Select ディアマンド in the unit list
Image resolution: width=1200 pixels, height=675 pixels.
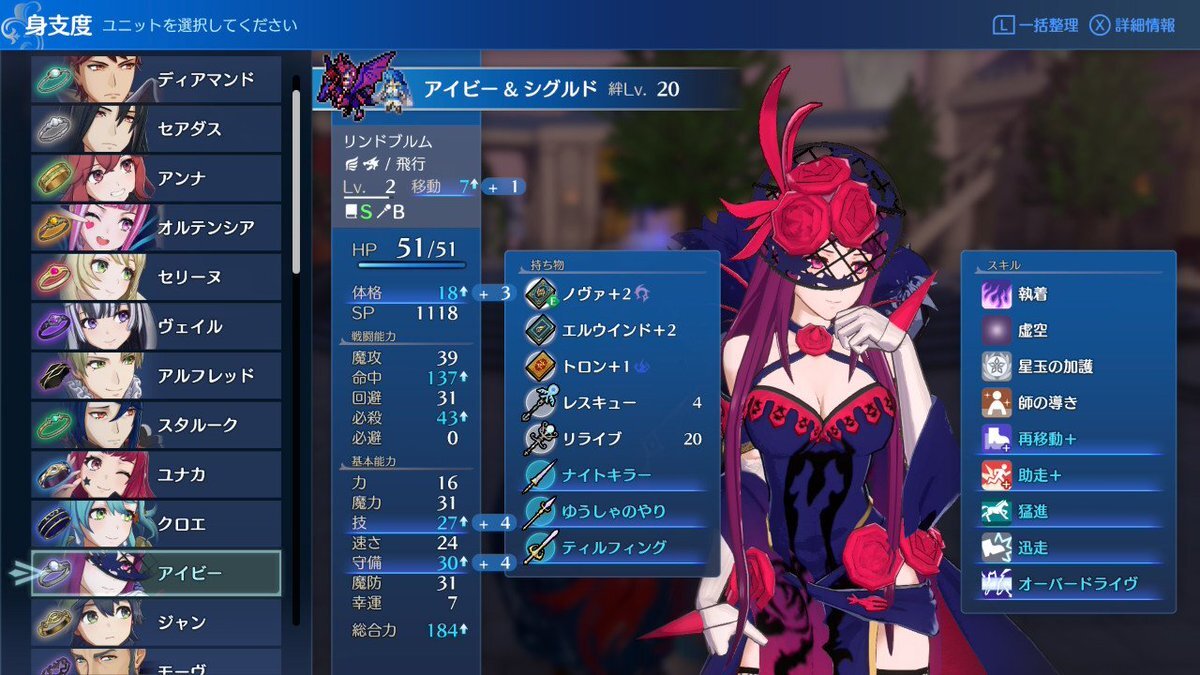tap(156, 80)
